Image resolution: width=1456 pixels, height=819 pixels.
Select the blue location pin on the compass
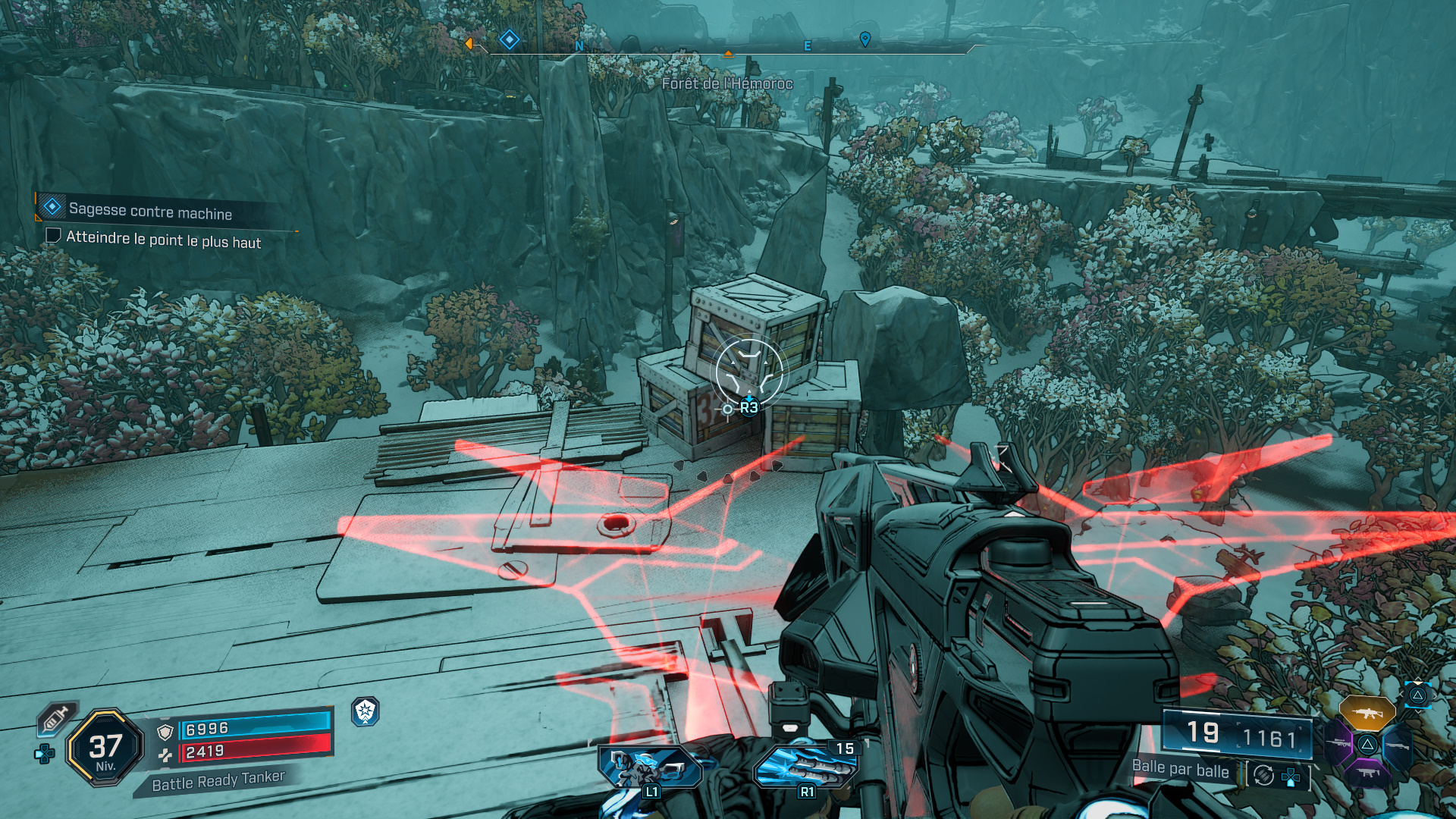pyautogui.click(x=864, y=39)
